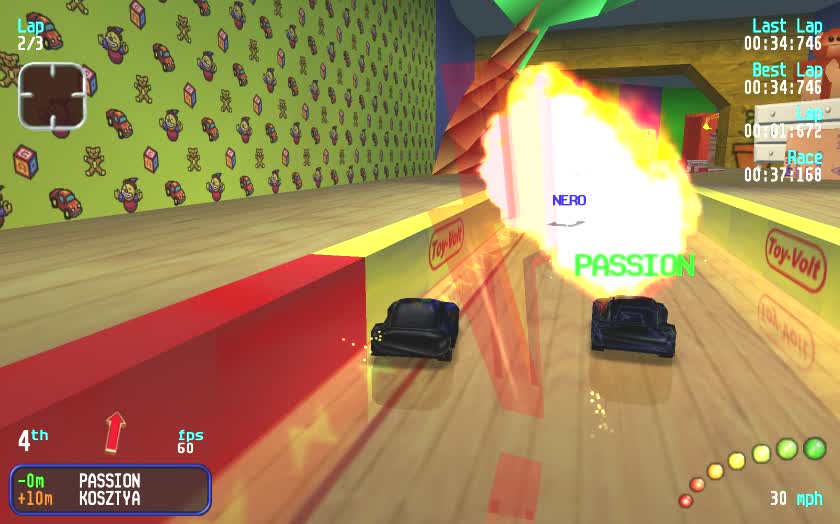840x524 pixels.
Task: Click the red direction arrow indicator
Action: [116, 432]
